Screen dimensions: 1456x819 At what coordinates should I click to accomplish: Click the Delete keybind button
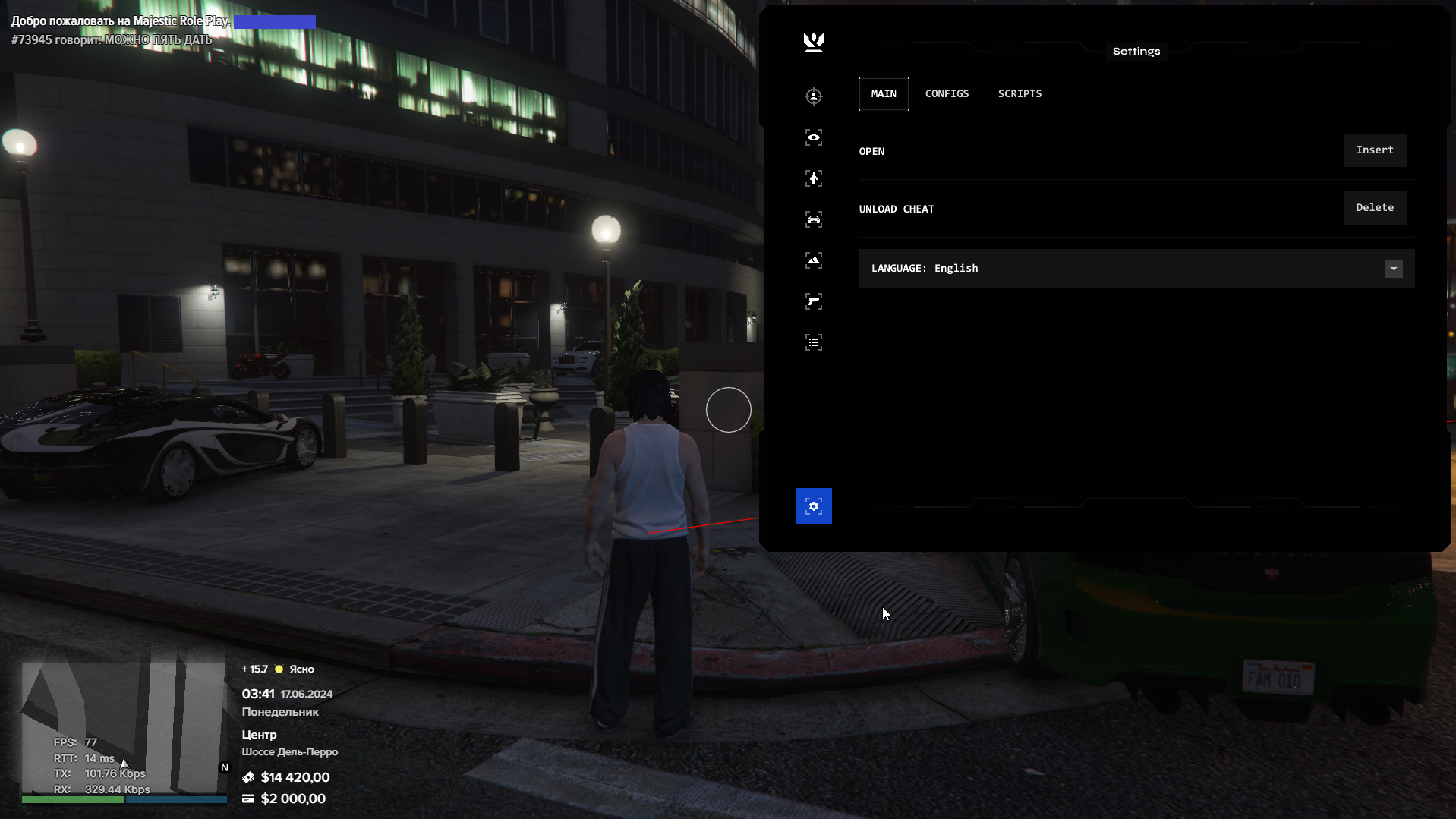1375,208
